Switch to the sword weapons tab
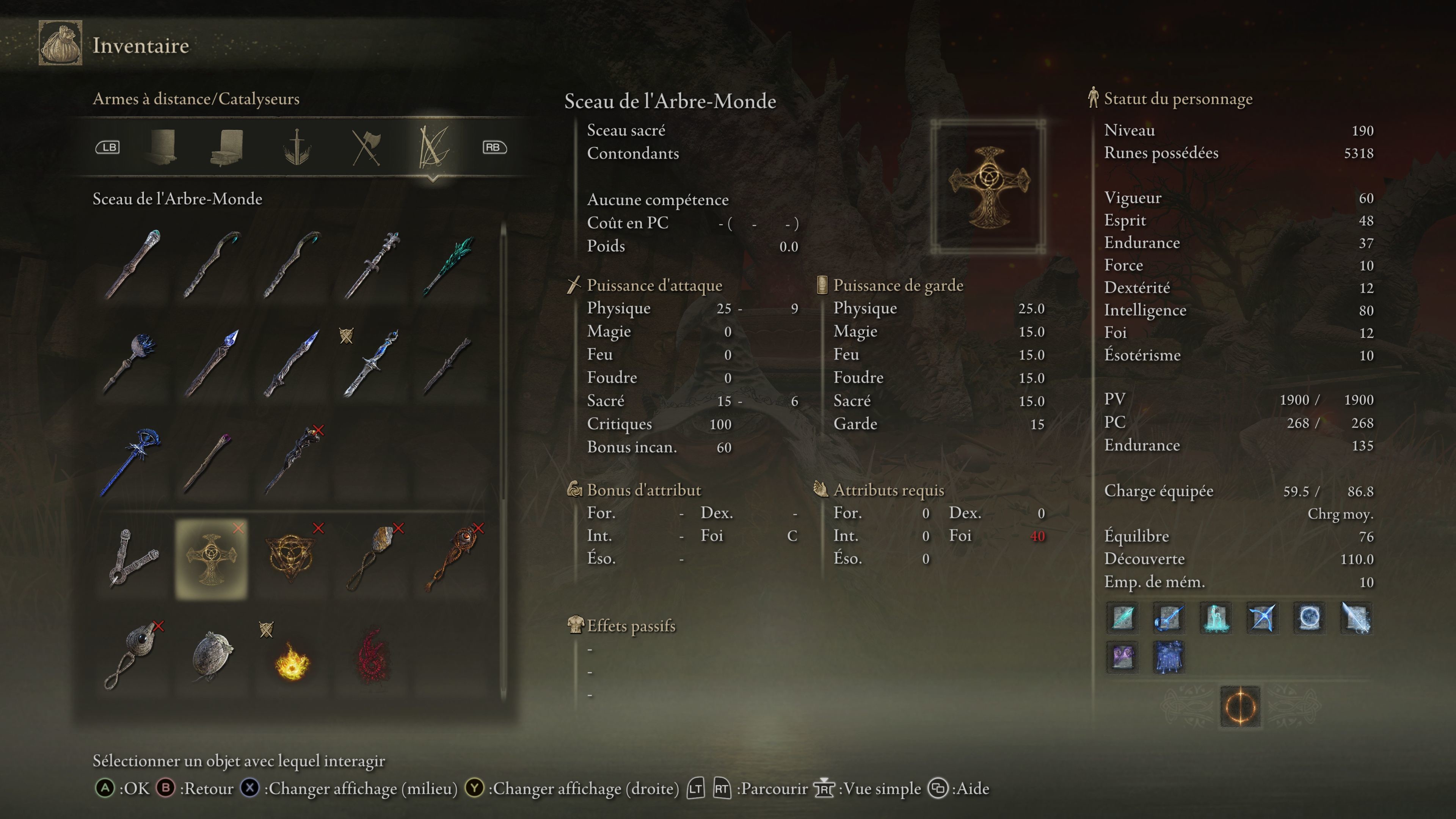The width and height of the screenshot is (1456, 819). [297, 147]
